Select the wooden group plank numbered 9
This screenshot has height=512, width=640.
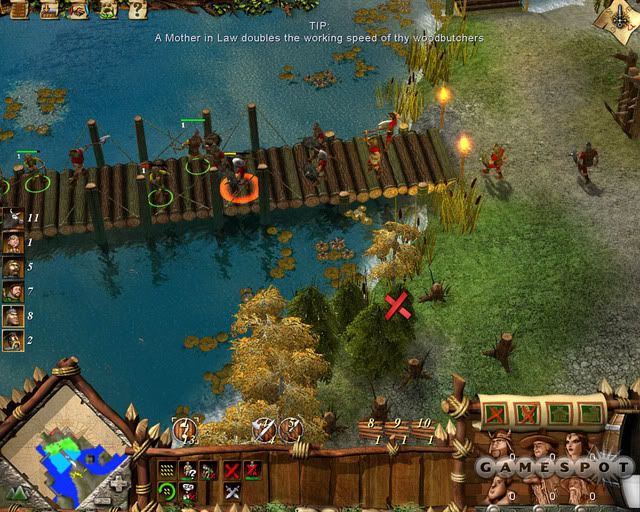397,429
